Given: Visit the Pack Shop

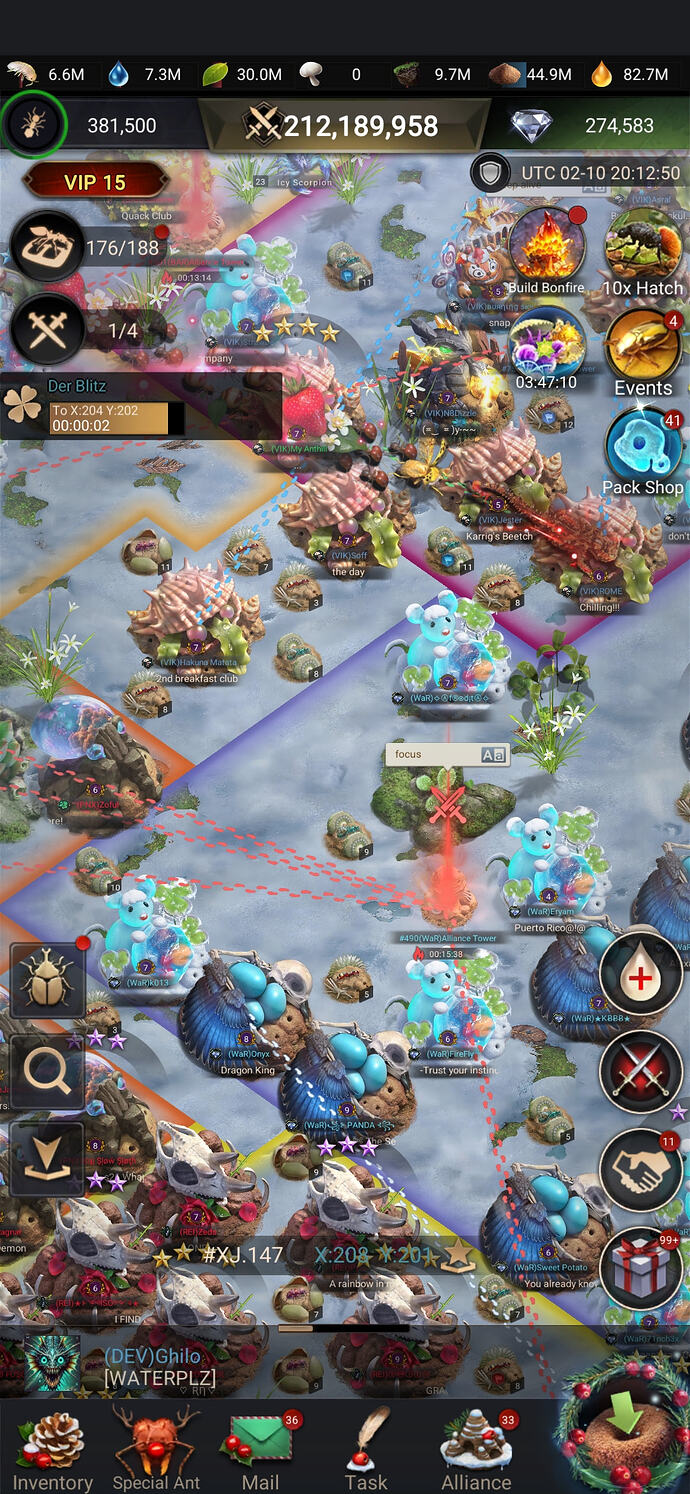Looking at the screenshot, I should [642, 450].
